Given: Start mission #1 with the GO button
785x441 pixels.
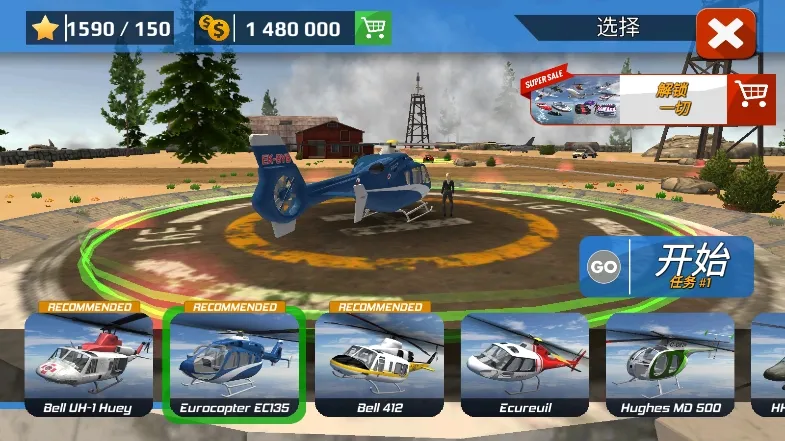Looking at the screenshot, I should point(666,267).
